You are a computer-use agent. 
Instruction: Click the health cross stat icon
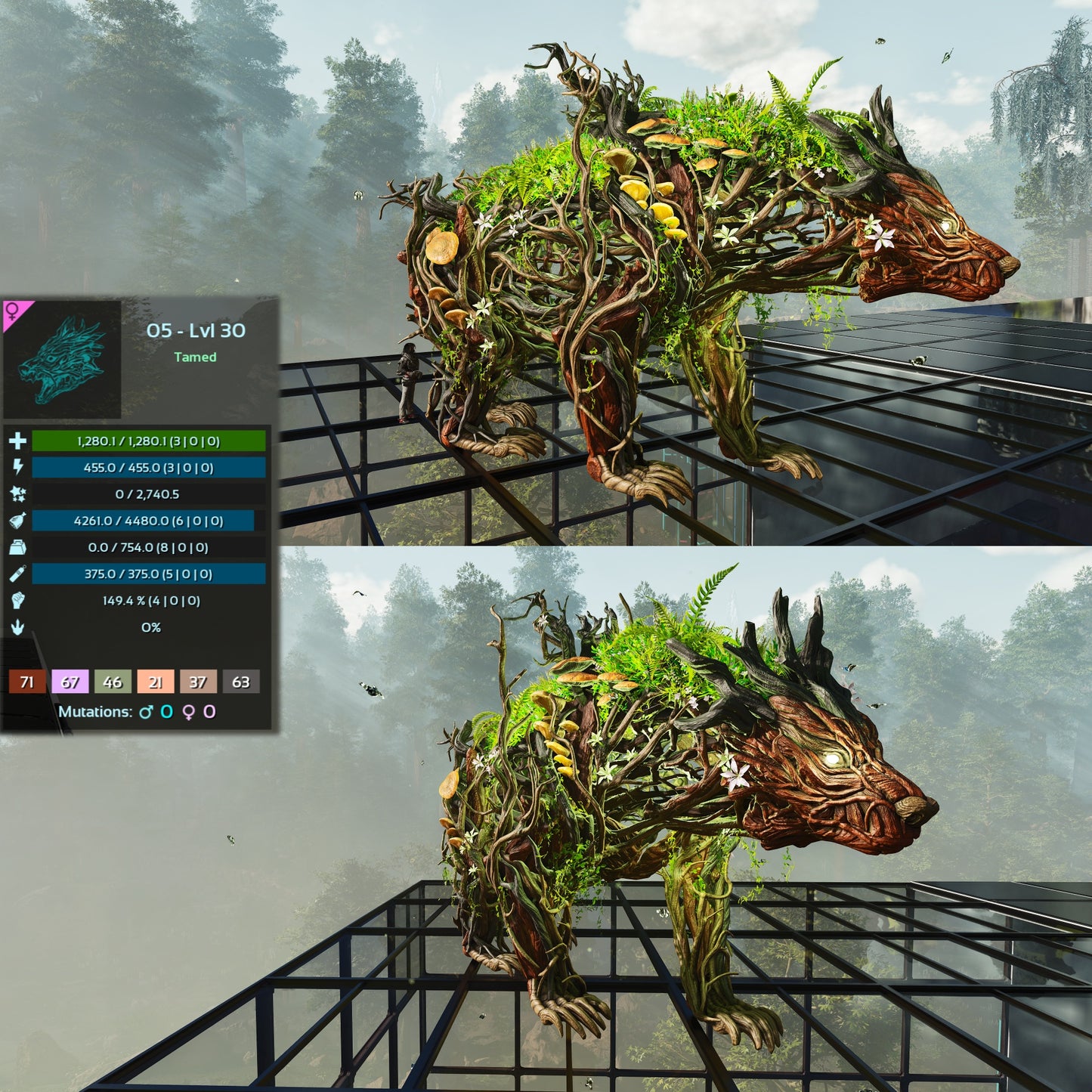tap(17, 441)
